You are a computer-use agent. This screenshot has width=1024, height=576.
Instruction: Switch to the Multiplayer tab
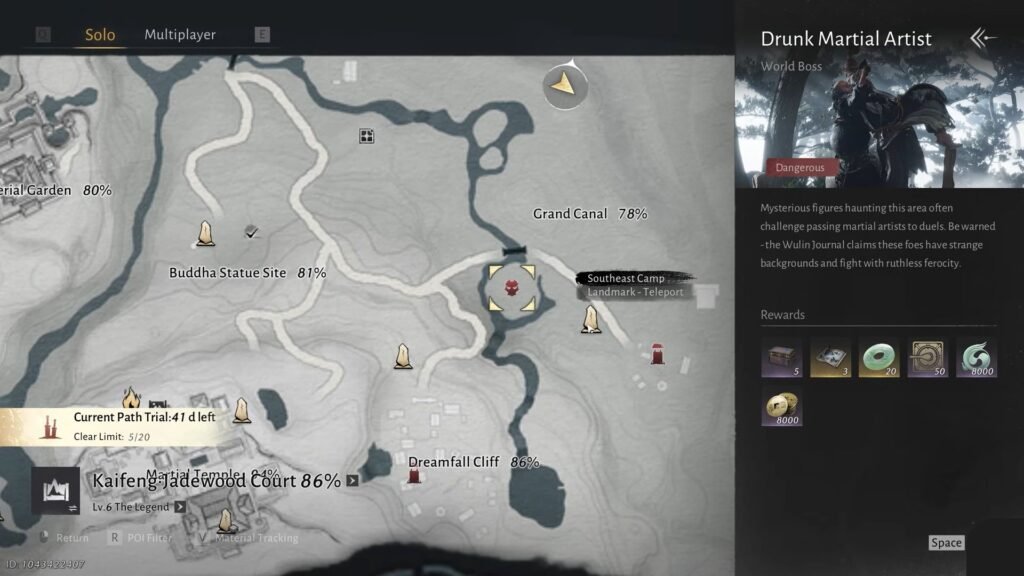180,35
